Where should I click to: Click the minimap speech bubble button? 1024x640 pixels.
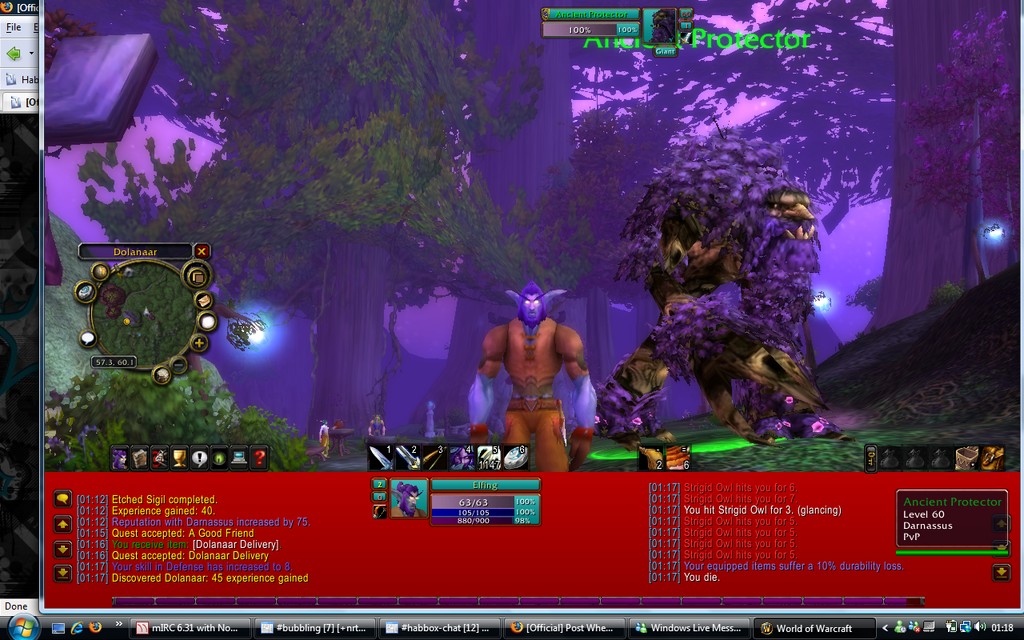88,339
